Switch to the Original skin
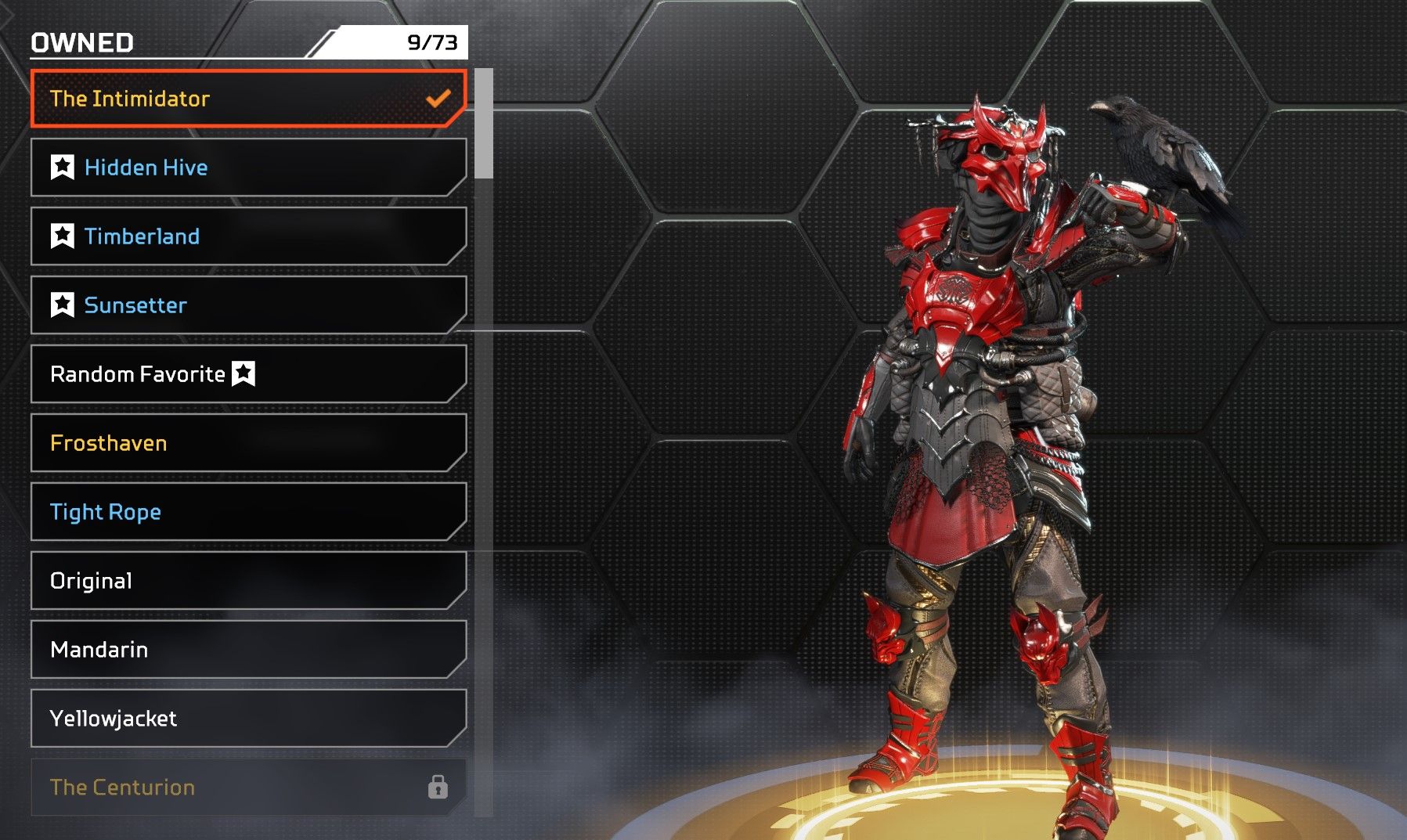The image size is (1407, 840). (247, 581)
